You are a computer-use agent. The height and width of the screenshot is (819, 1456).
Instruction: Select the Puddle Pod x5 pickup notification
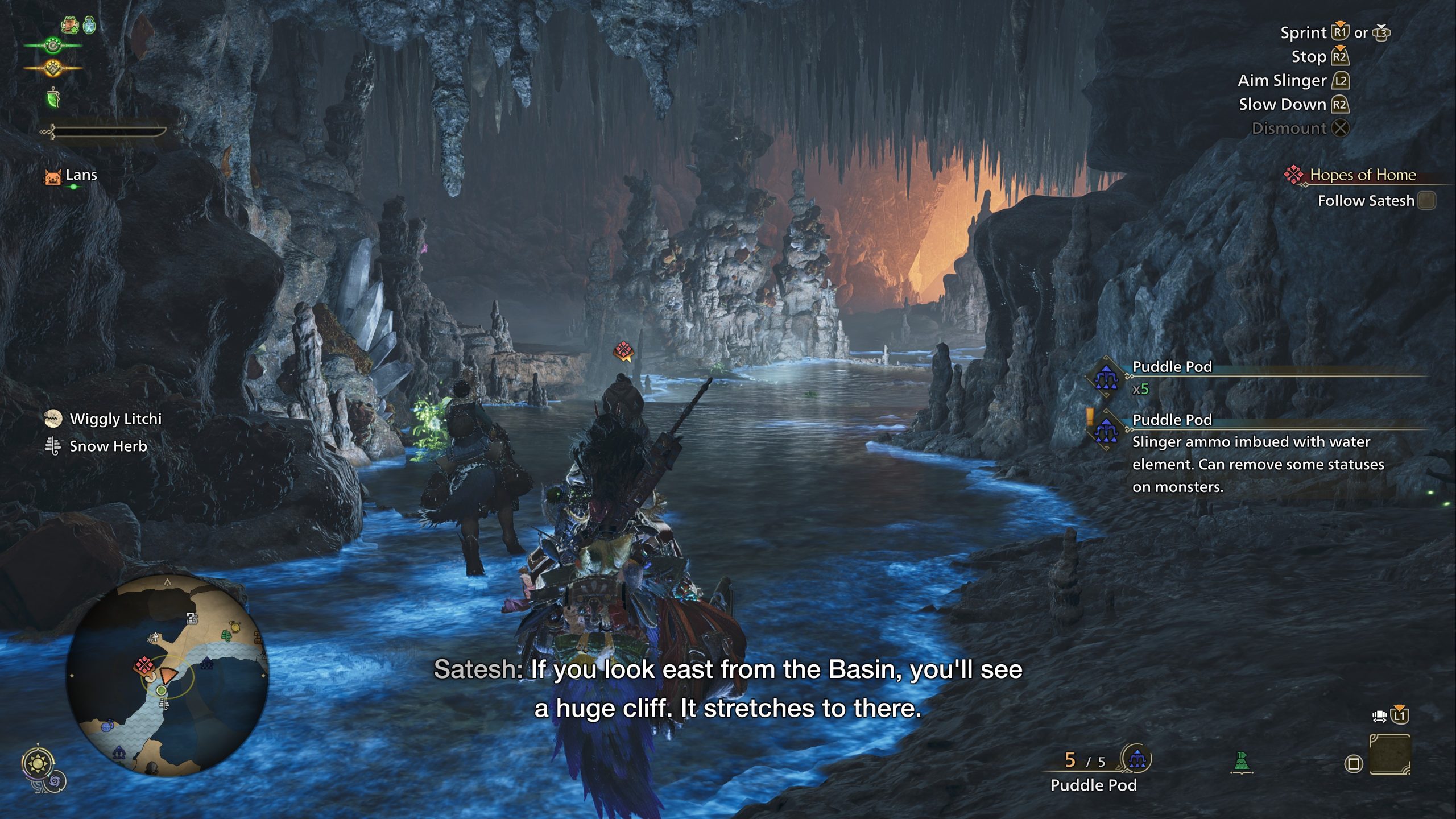pyautogui.click(x=1172, y=377)
